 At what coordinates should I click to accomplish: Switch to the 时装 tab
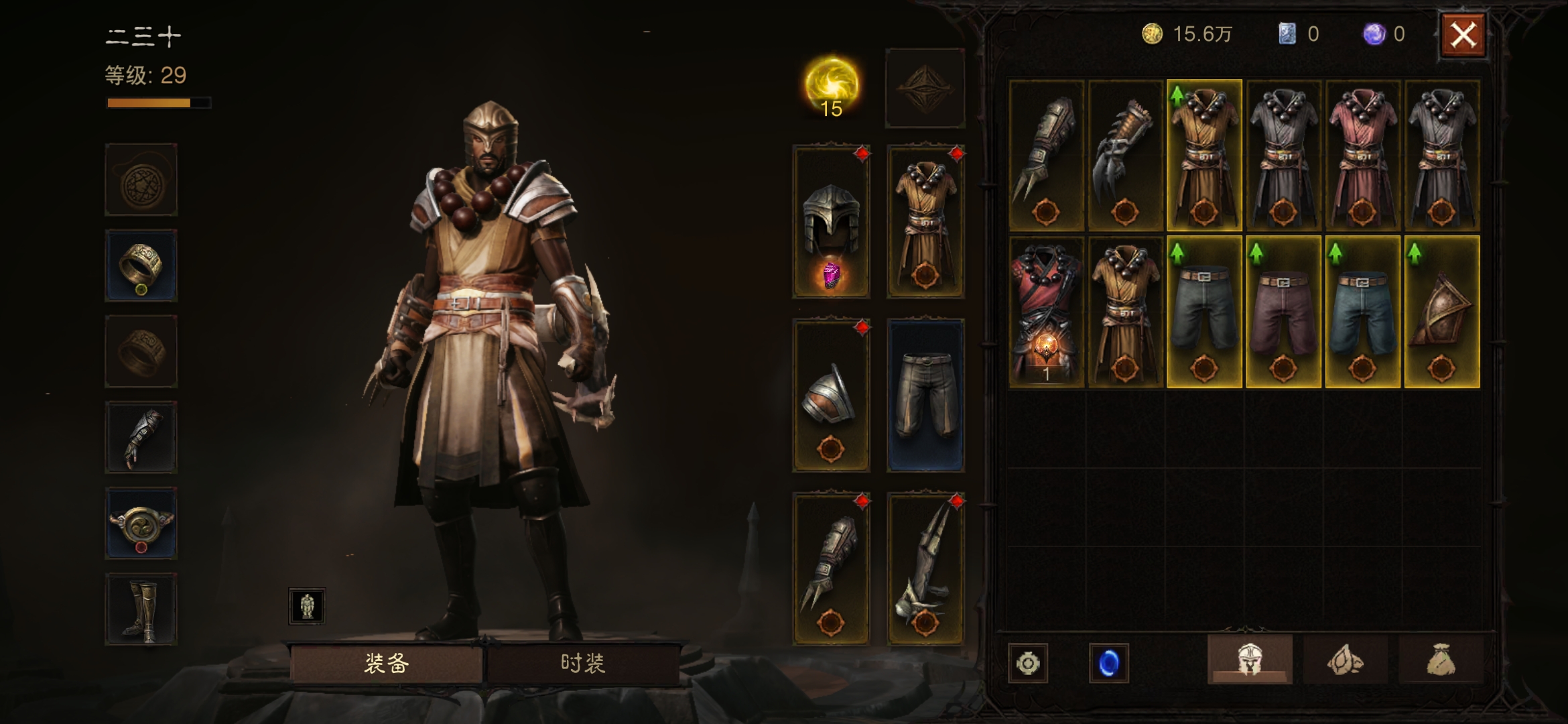[x=582, y=663]
